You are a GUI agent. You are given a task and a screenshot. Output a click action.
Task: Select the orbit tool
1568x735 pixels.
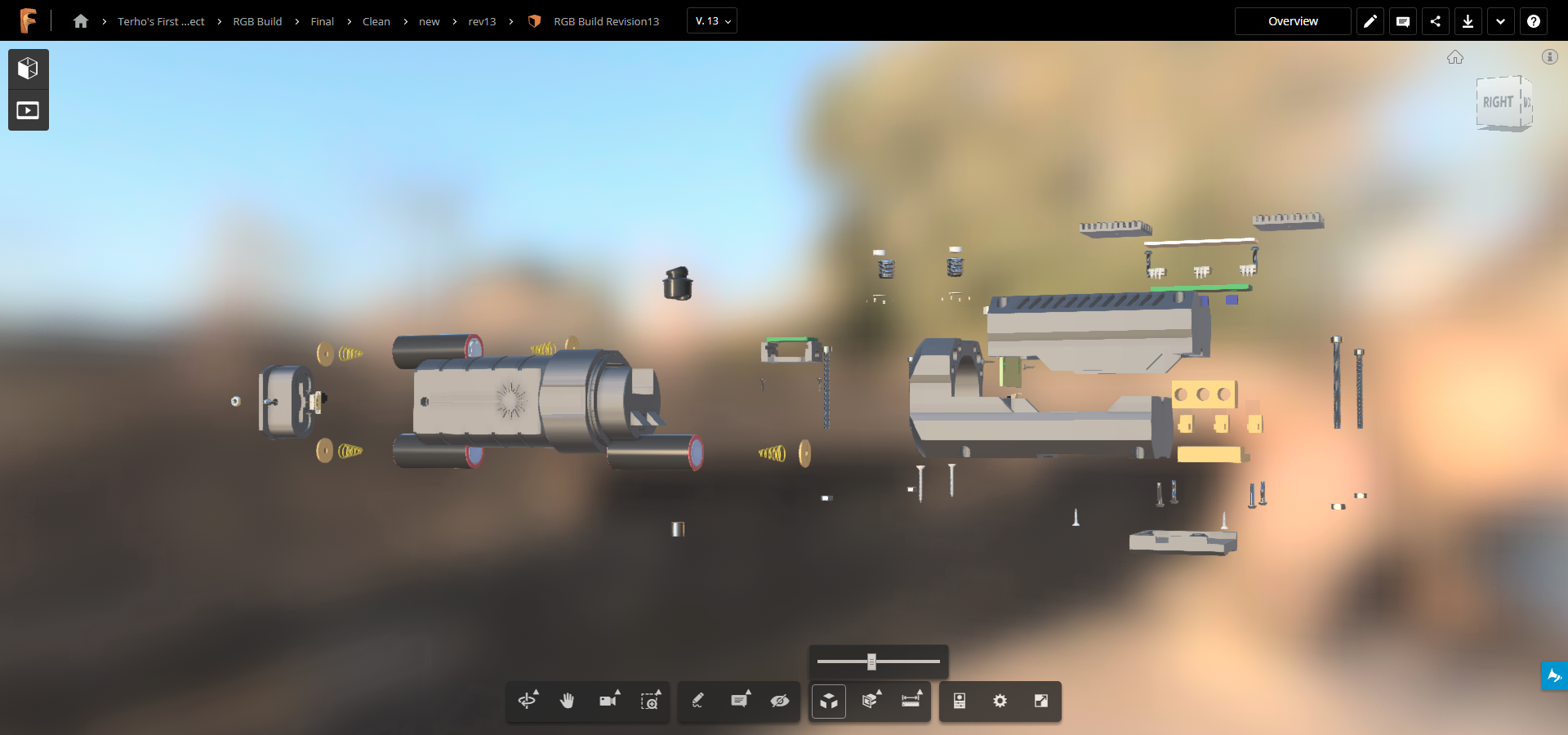coord(528,701)
